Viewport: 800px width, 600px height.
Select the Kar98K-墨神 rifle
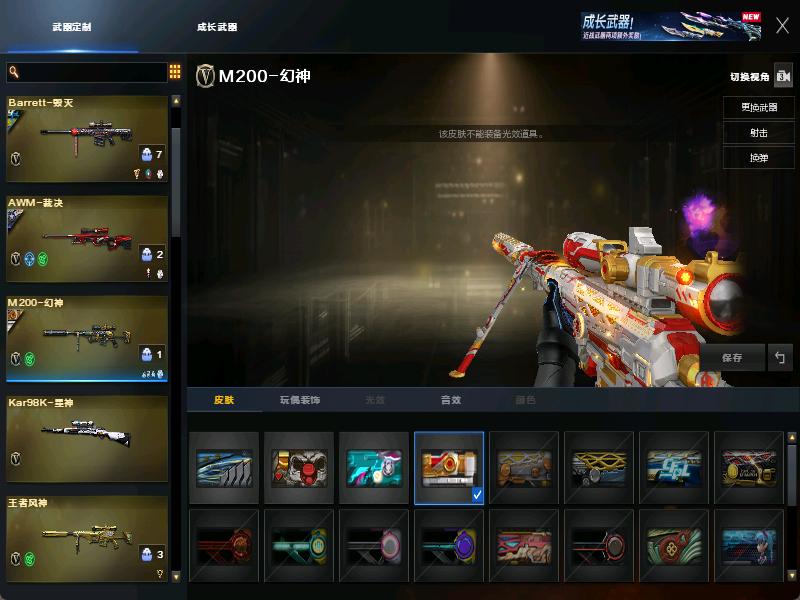(x=87, y=439)
